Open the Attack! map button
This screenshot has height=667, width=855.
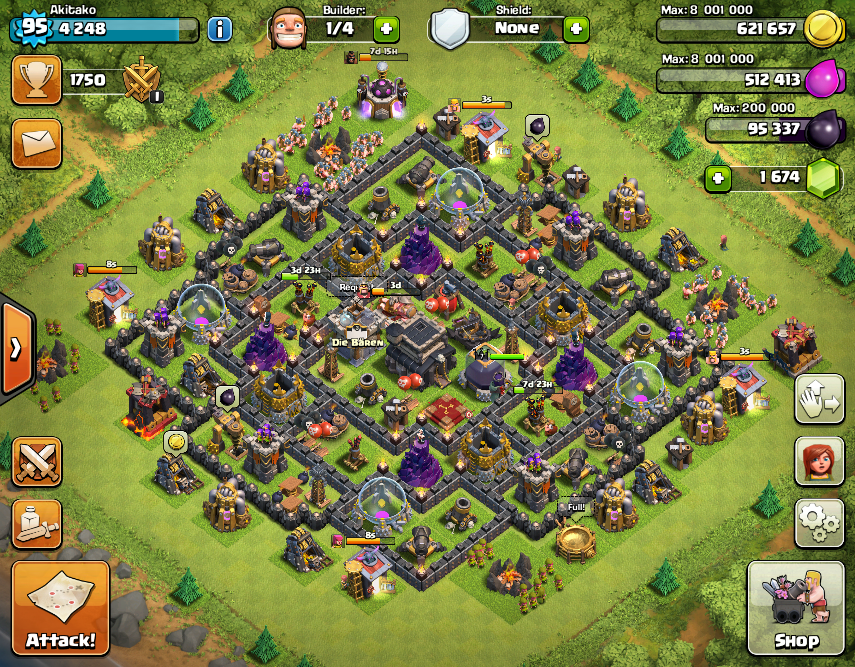pos(61,608)
